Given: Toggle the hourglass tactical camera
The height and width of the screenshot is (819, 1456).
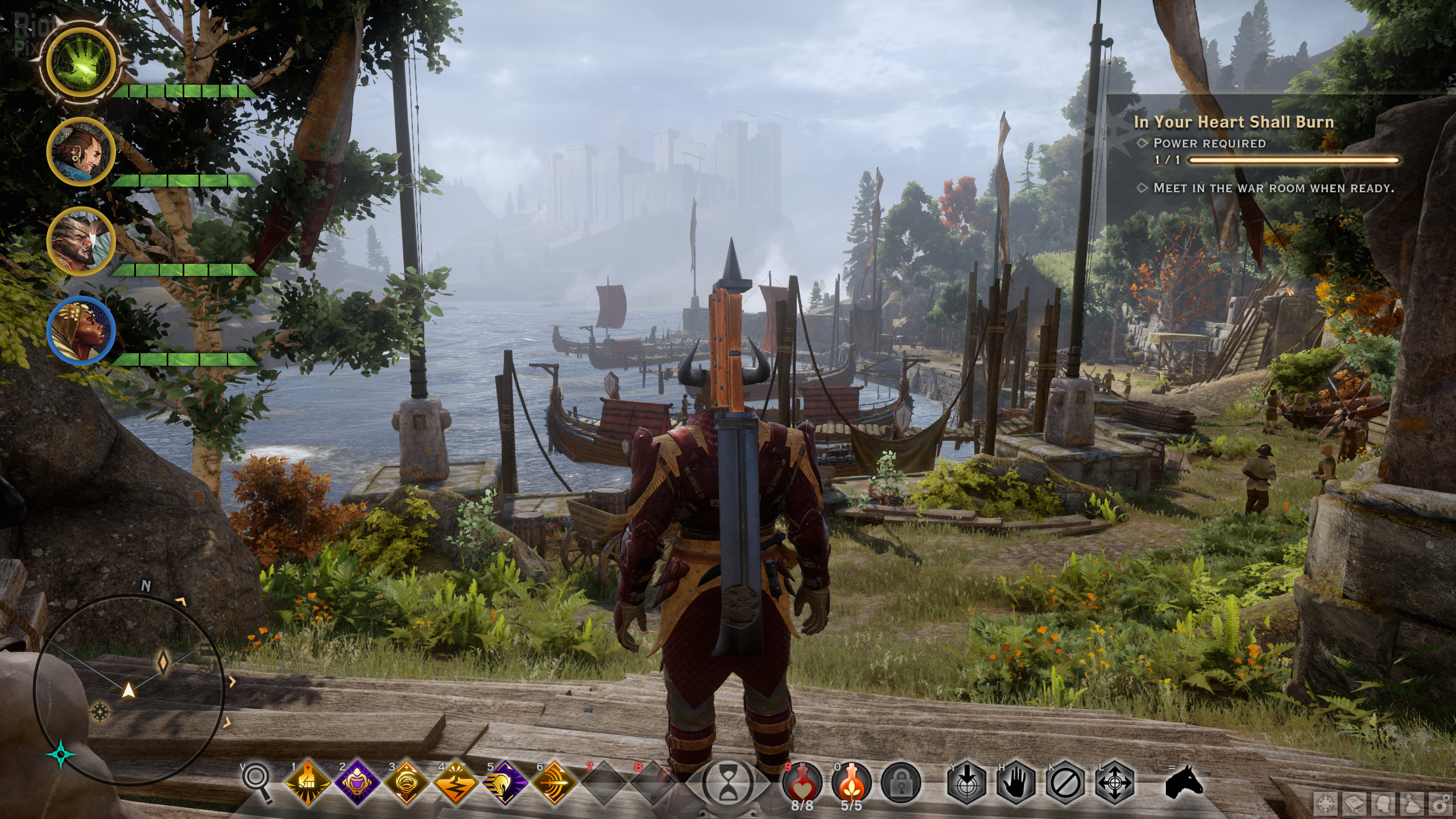Looking at the screenshot, I should click(x=728, y=784).
